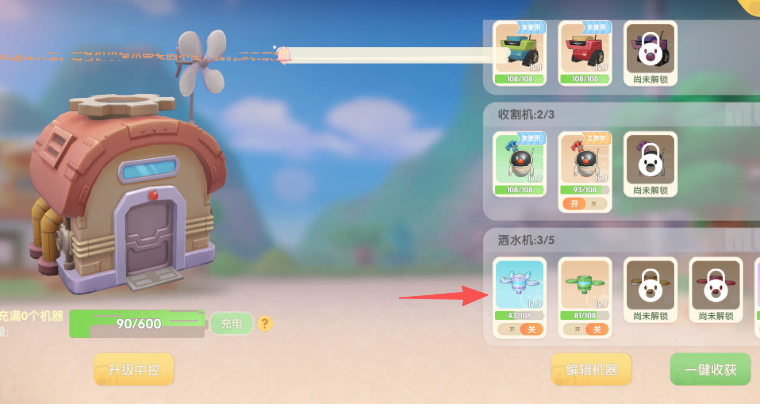Select the blue sprinkler drone card

520,287
